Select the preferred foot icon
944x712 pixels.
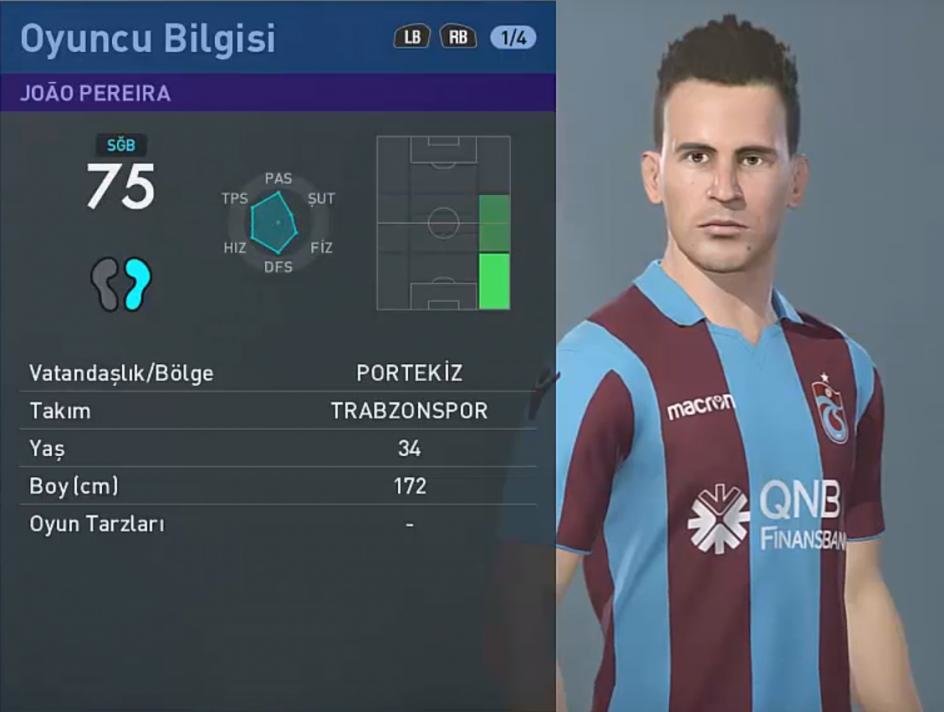coord(122,284)
